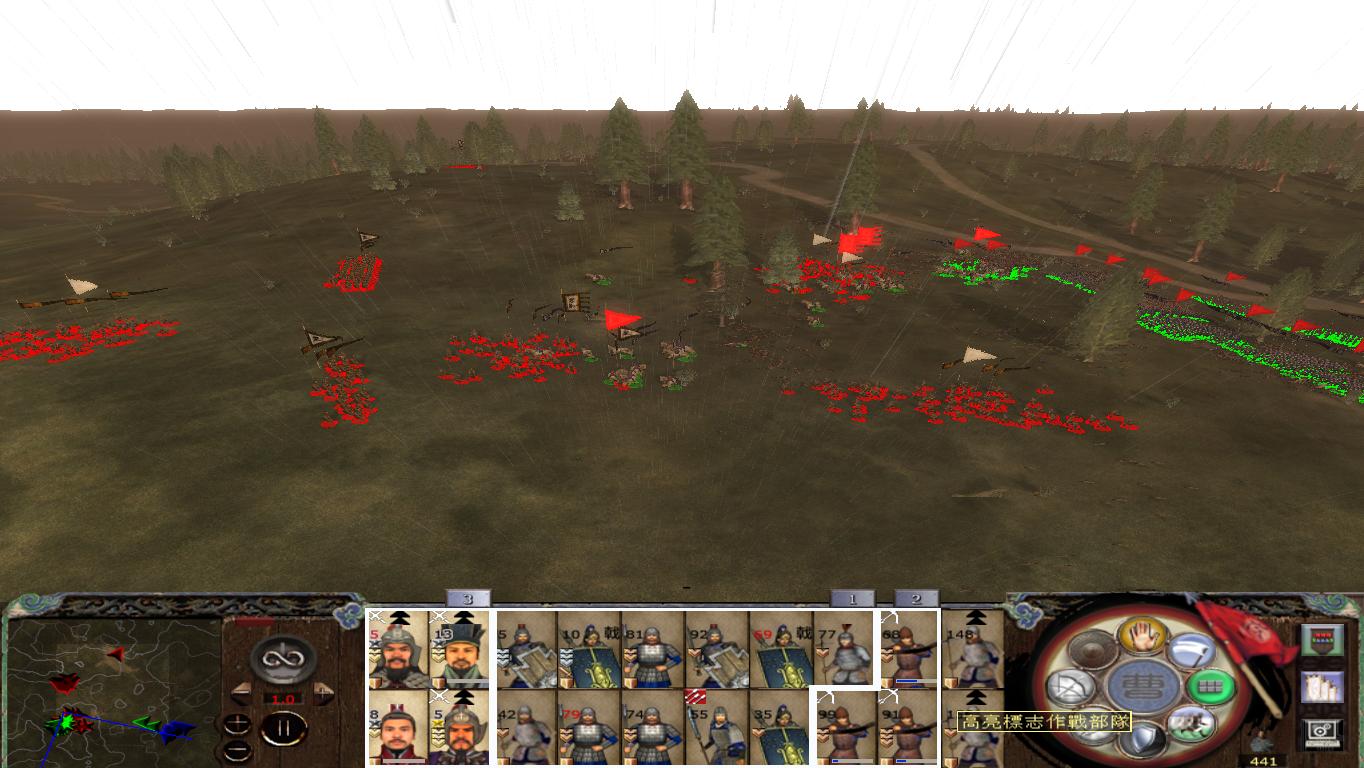
Task: Activate group formation via green grid icon
Action: [1211, 685]
